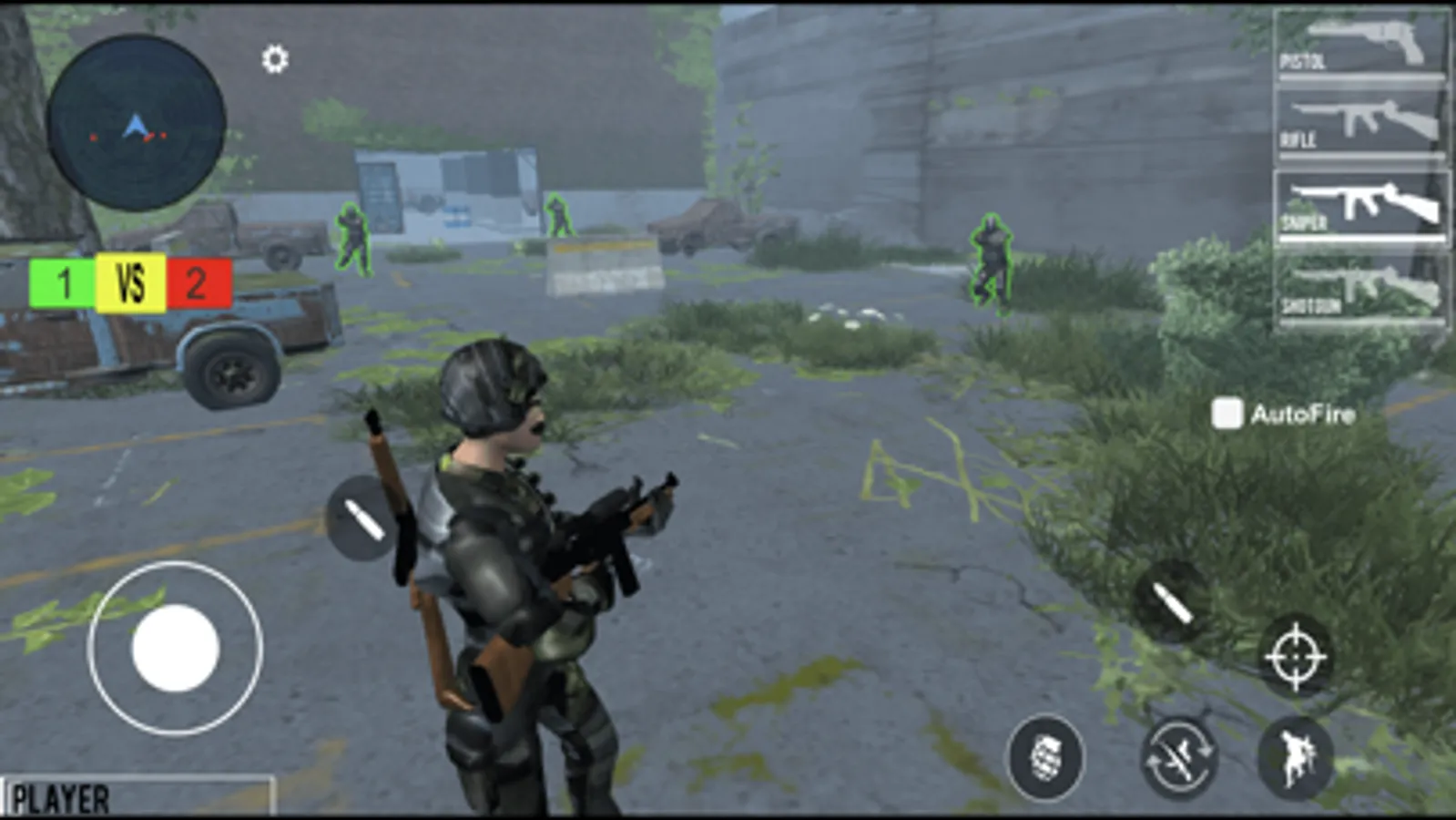Select the currently highlighted Sniper weapon
1456x820 pixels.
(1361, 205)
